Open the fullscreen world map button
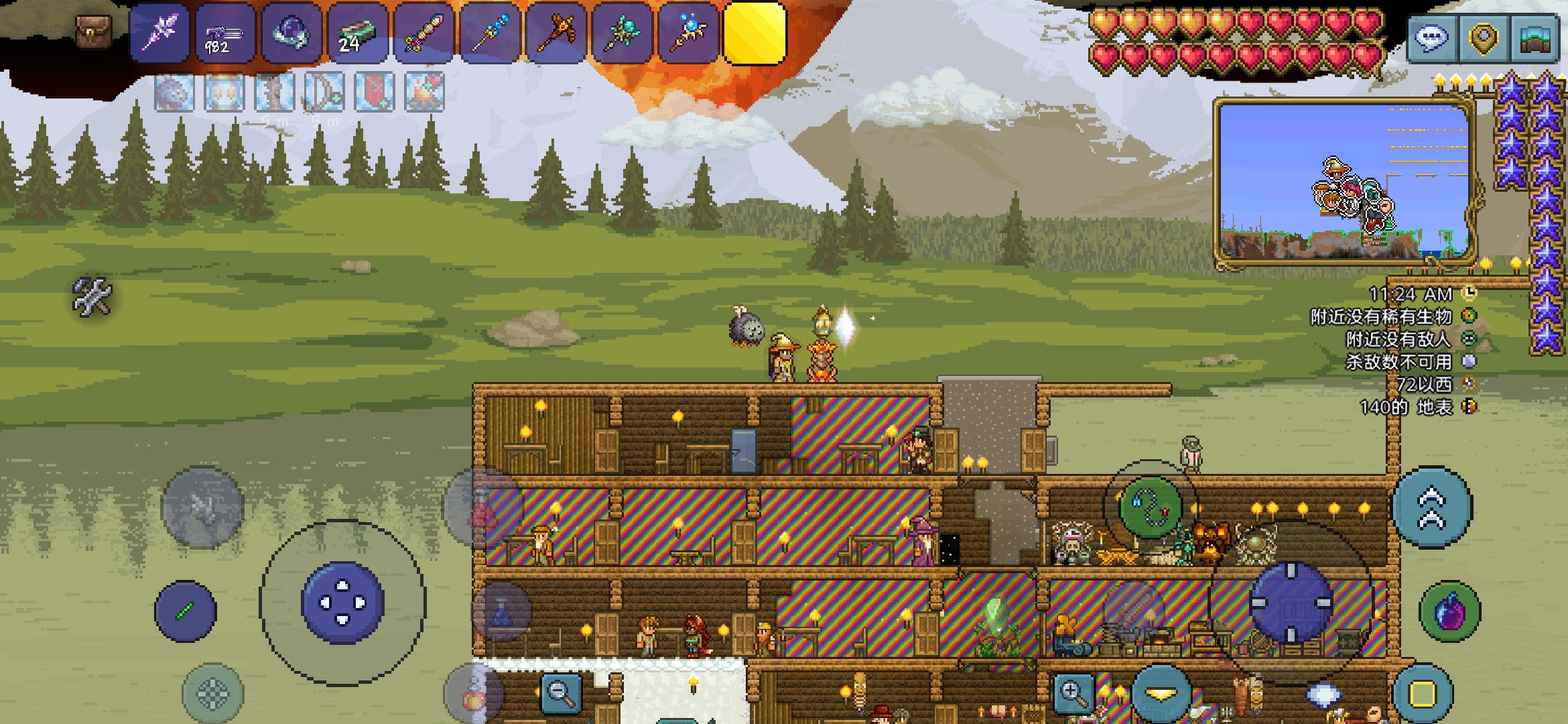1568x724 pixels. click(x=1534, y=39)
